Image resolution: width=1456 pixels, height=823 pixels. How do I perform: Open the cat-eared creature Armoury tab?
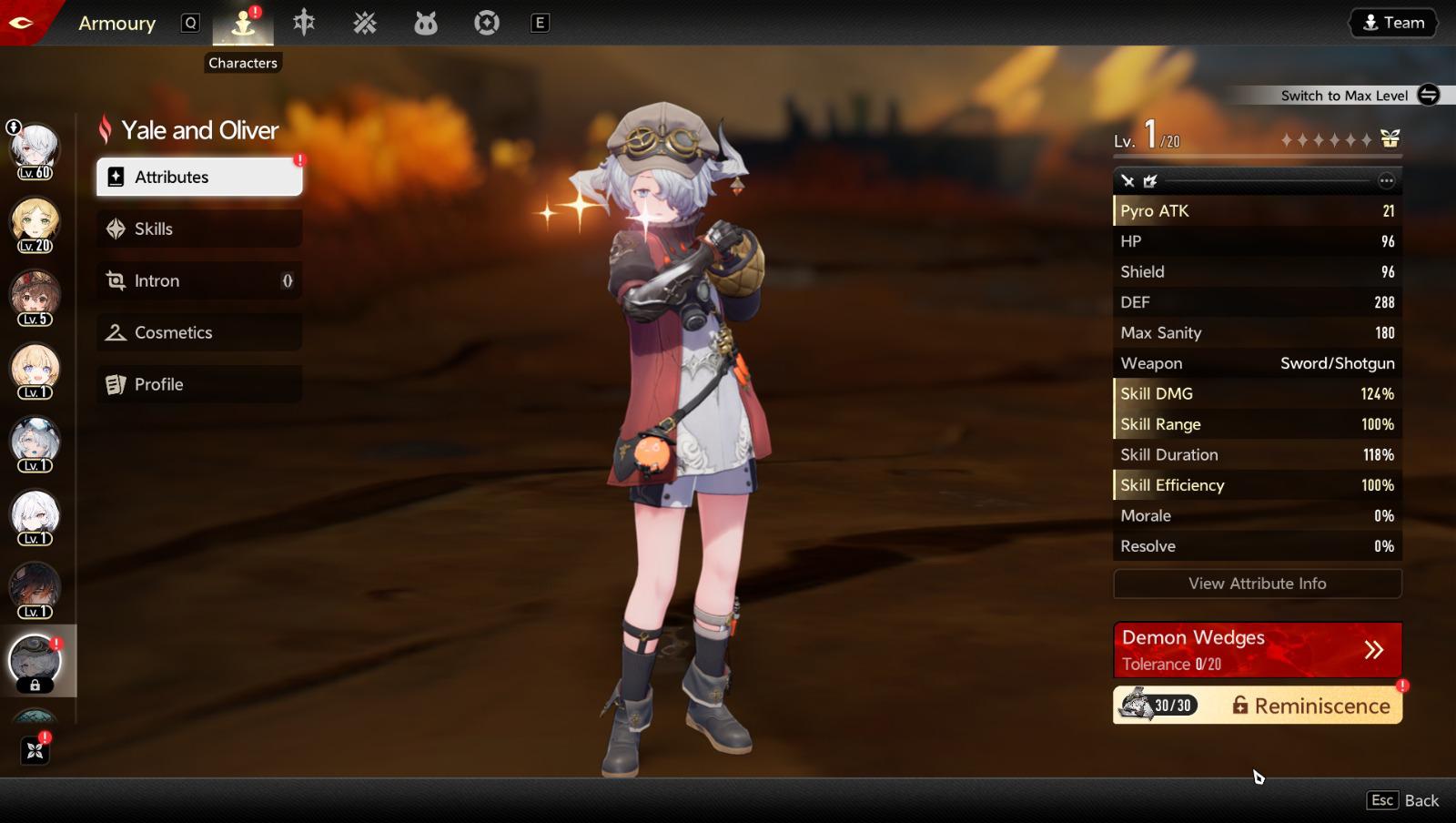tap(426, 23)
